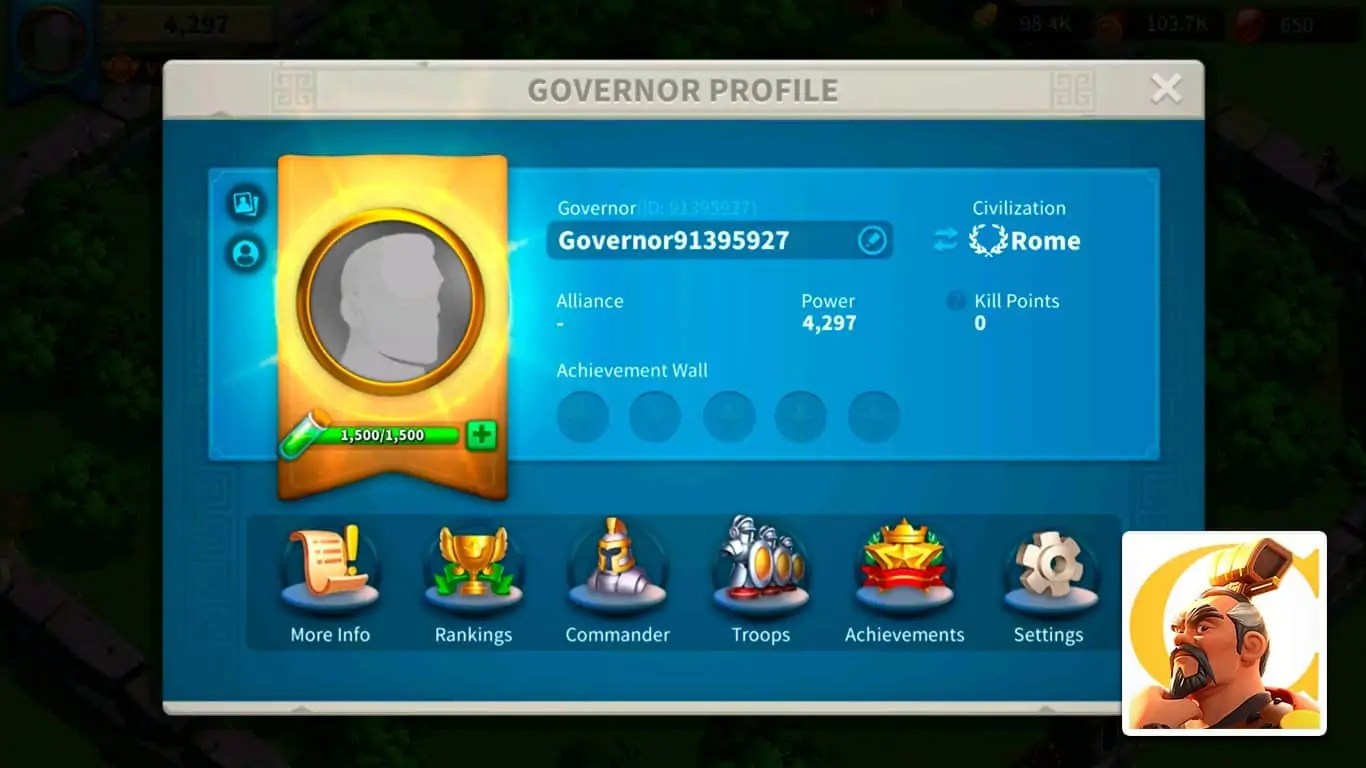The width and height of the screenshot is (1366, 768).
Task: View the Rankings trophy screen
Action: pyautogui.click(x=474, y=580)
